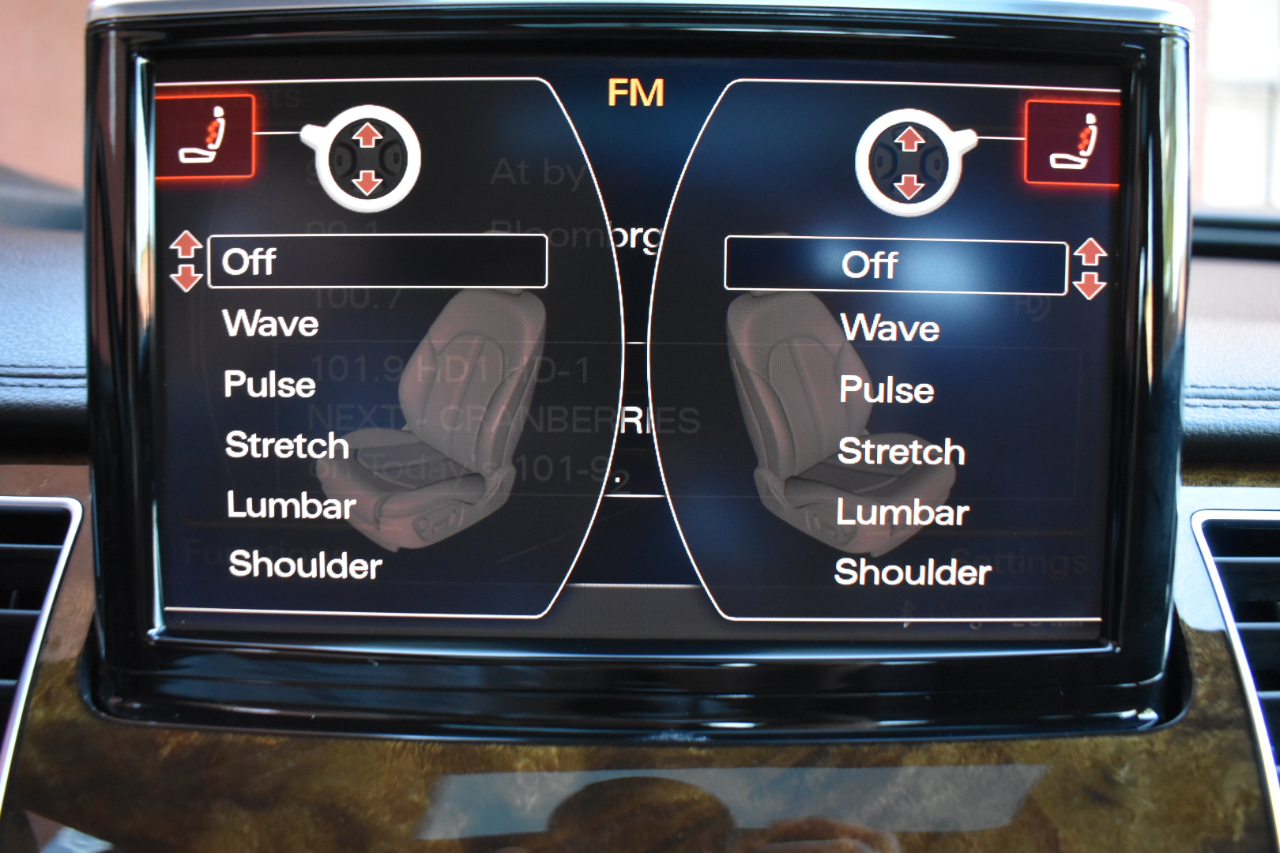The height and width of the screenshot is (853, 1280).
Task: Pick Pulse massage for the right seat
Action: (x=887, y=390)
